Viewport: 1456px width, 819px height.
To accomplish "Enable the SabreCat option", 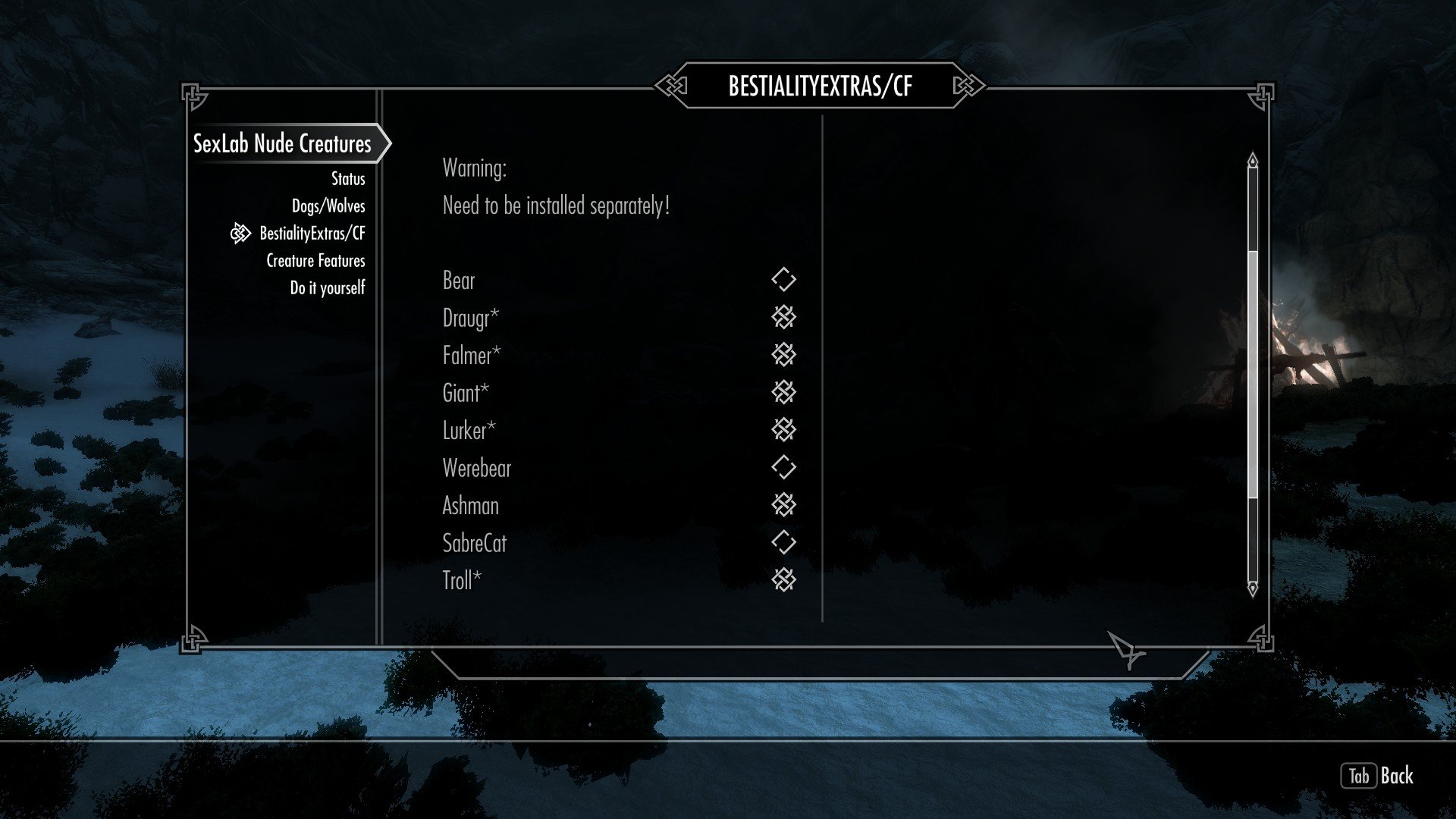I will pos(783,542).
